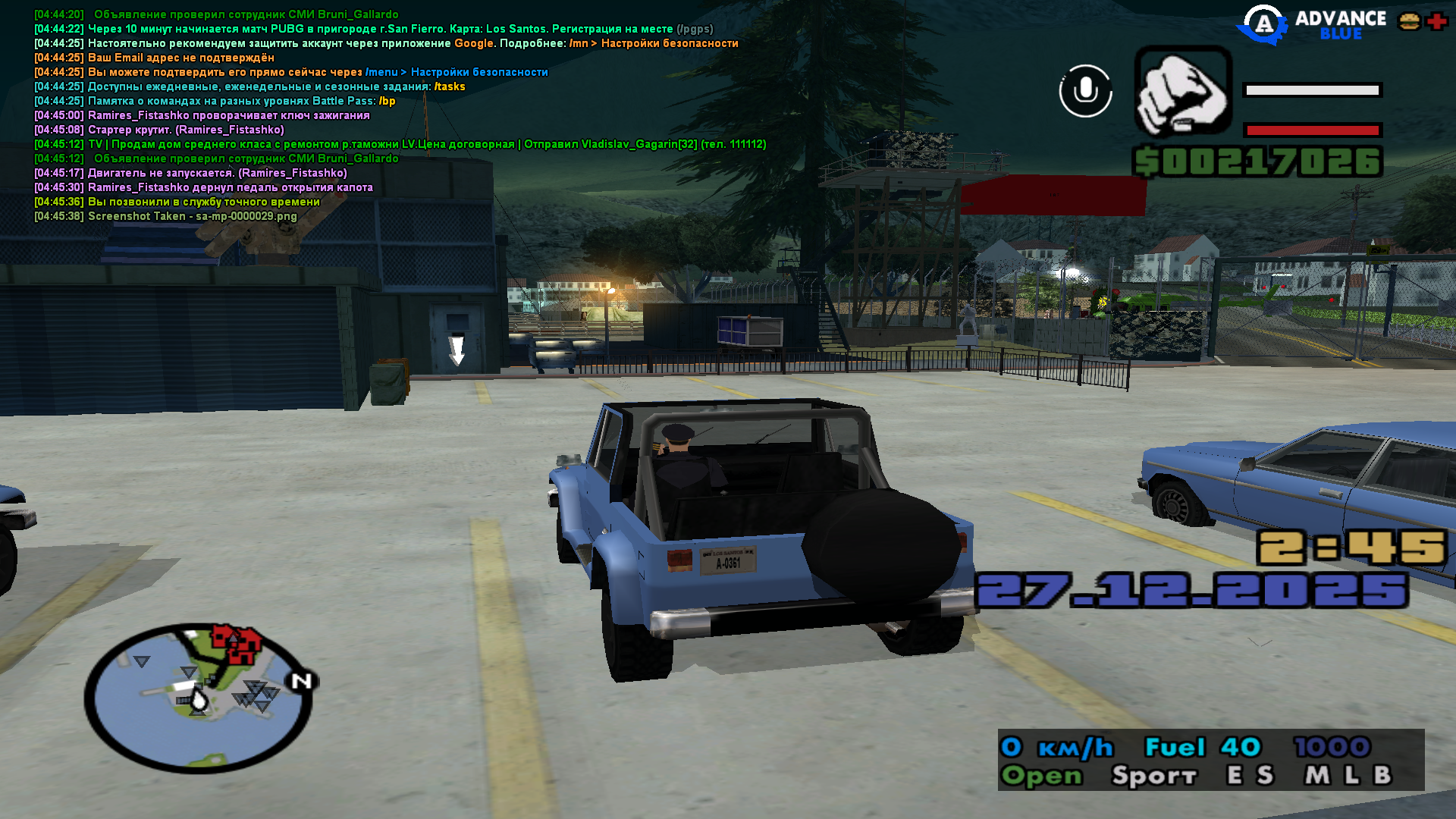Select the burger hunger icon
This screenshot has width=1456, height=819.
[x=1409, y=22]
